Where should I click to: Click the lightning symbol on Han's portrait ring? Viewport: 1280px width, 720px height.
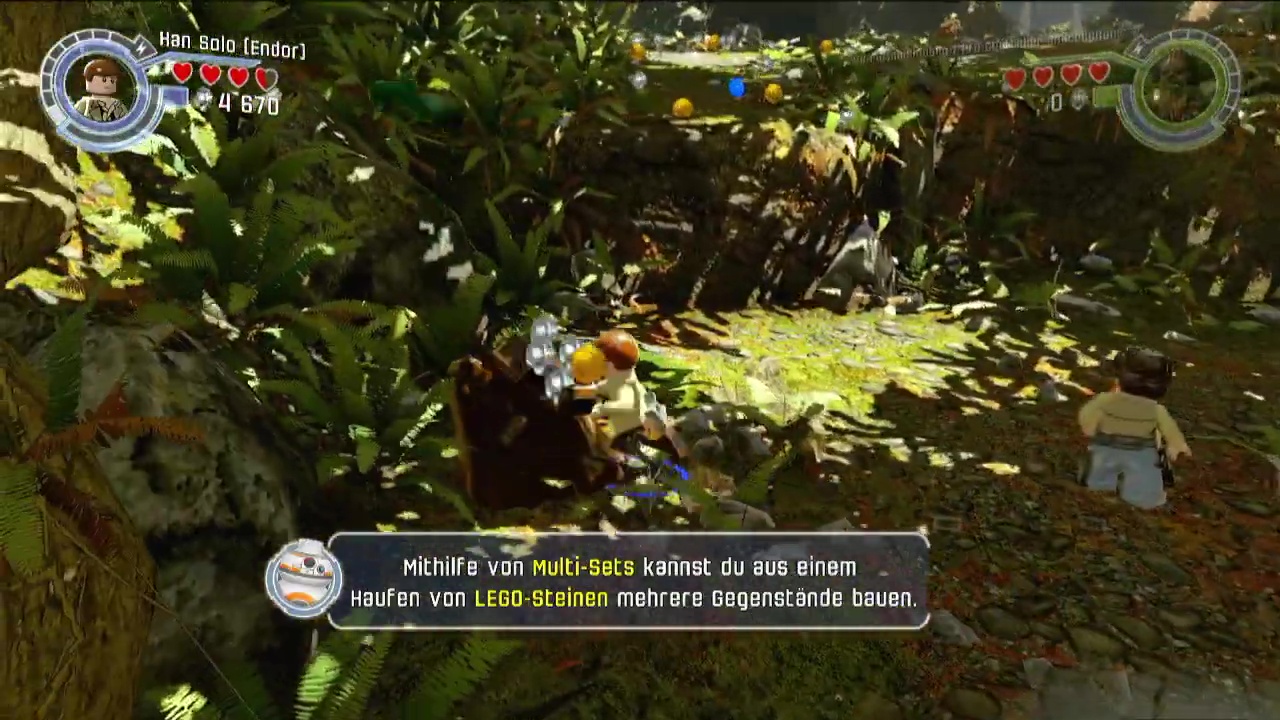click(141, 47)
